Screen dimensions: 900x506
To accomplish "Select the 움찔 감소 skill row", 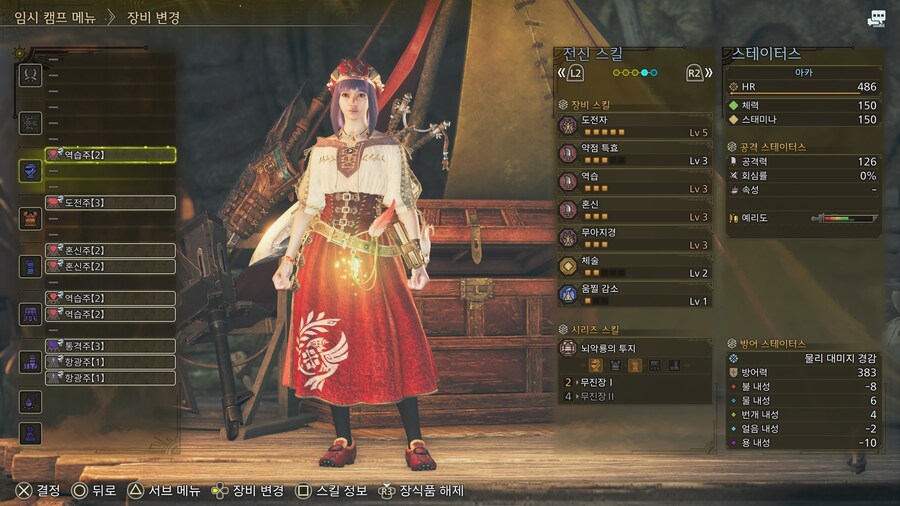I will pyautogui.click(x=634, y=294).
